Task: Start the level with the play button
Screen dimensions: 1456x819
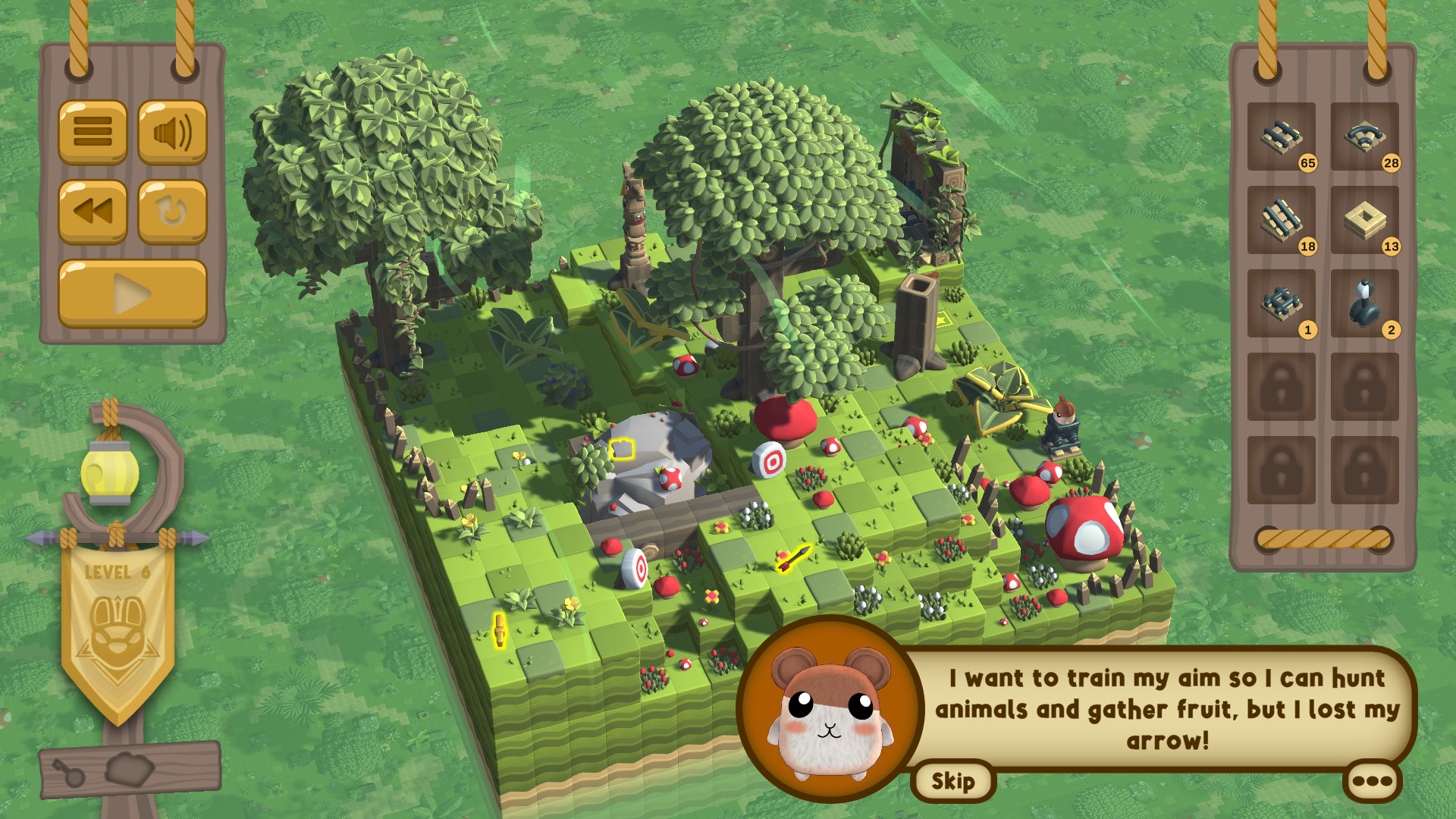Action: 133,293
